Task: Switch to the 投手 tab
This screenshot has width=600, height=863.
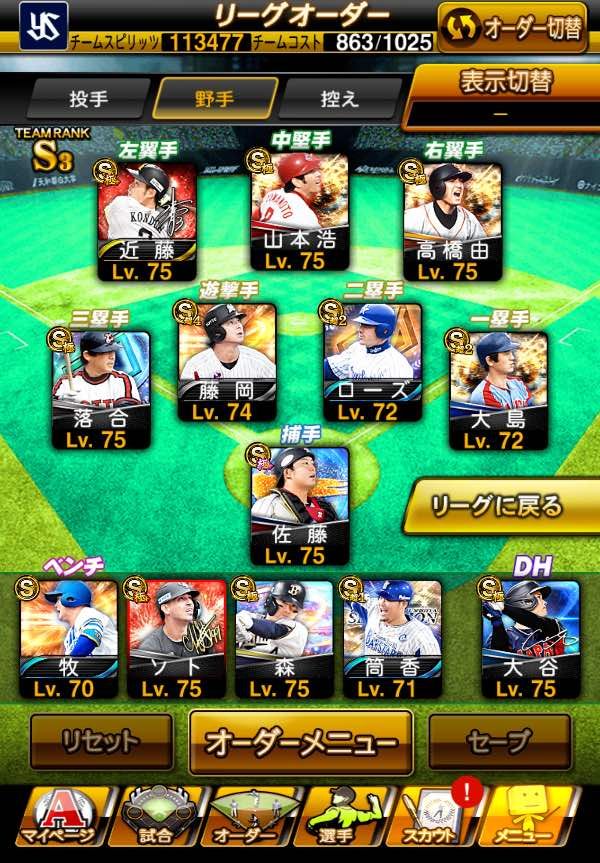Action: coord(89,99)
